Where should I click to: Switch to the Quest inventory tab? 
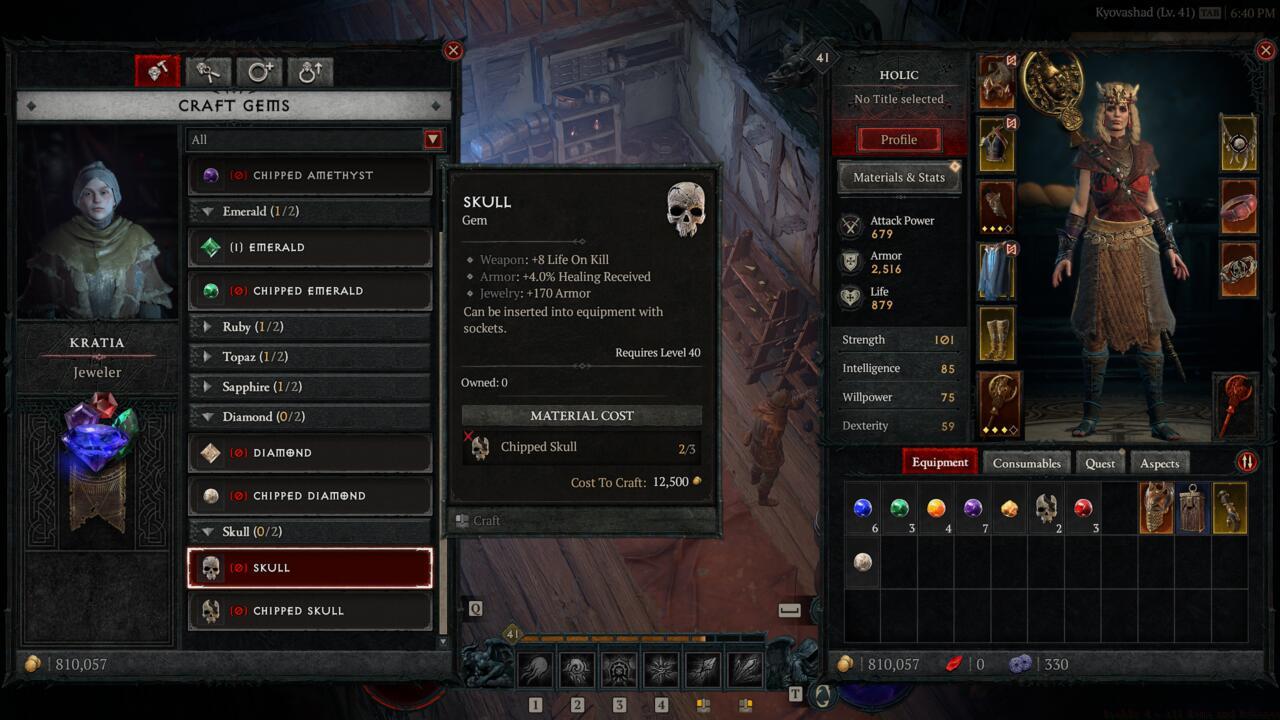click(1099, 463)
